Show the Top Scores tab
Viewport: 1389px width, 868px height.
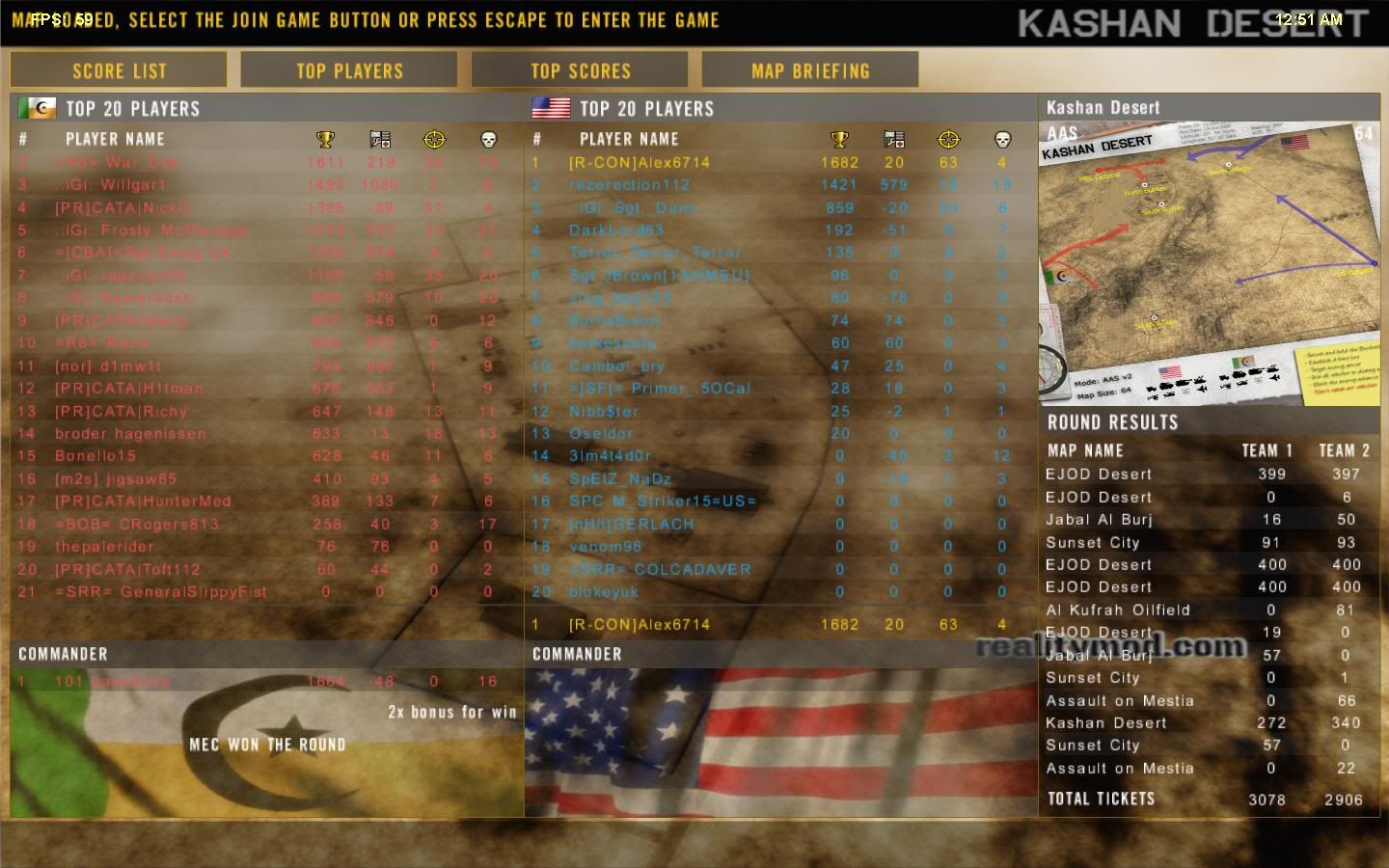580,70
